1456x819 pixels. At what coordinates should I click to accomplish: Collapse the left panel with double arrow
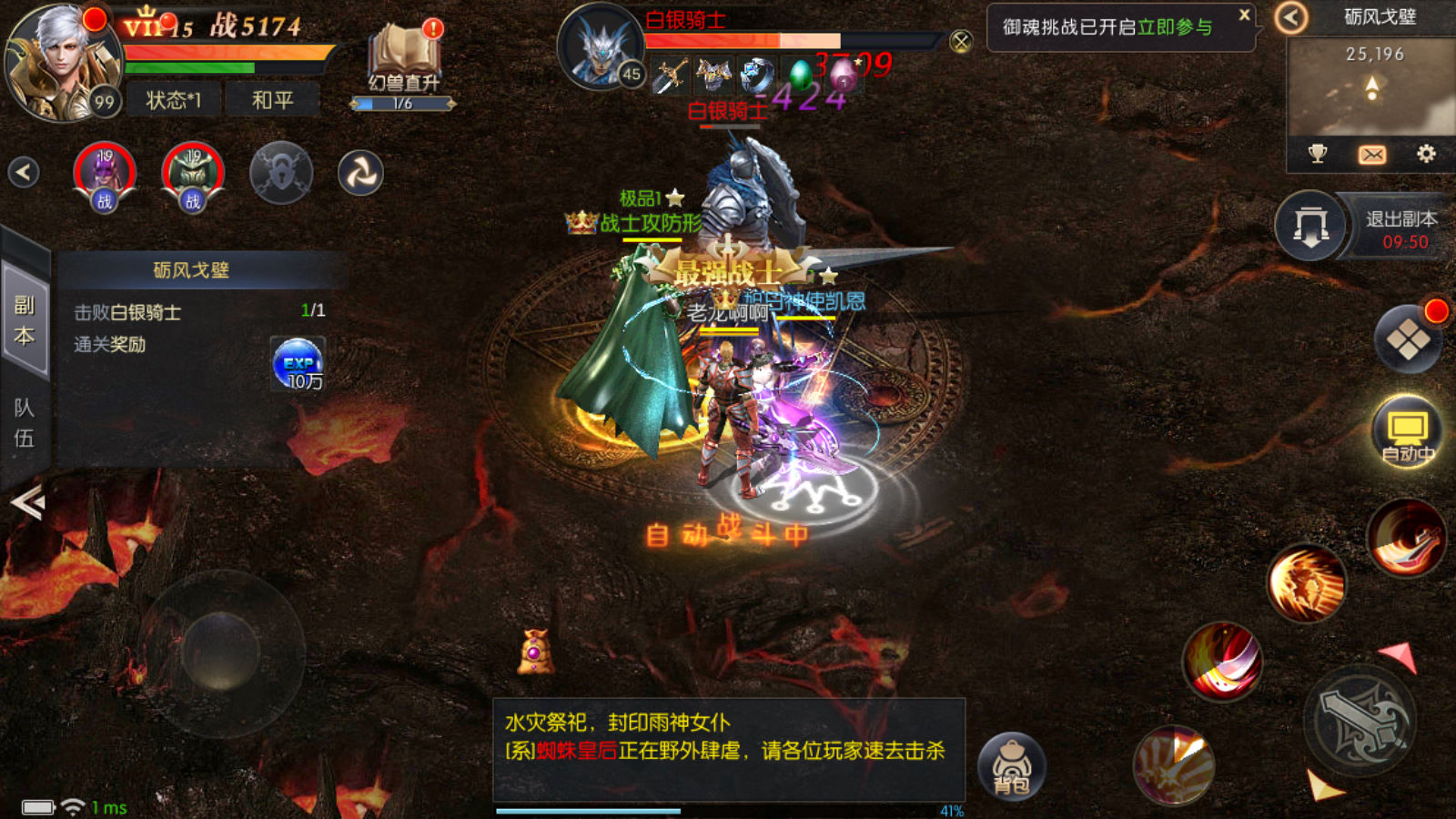(27, 501)
